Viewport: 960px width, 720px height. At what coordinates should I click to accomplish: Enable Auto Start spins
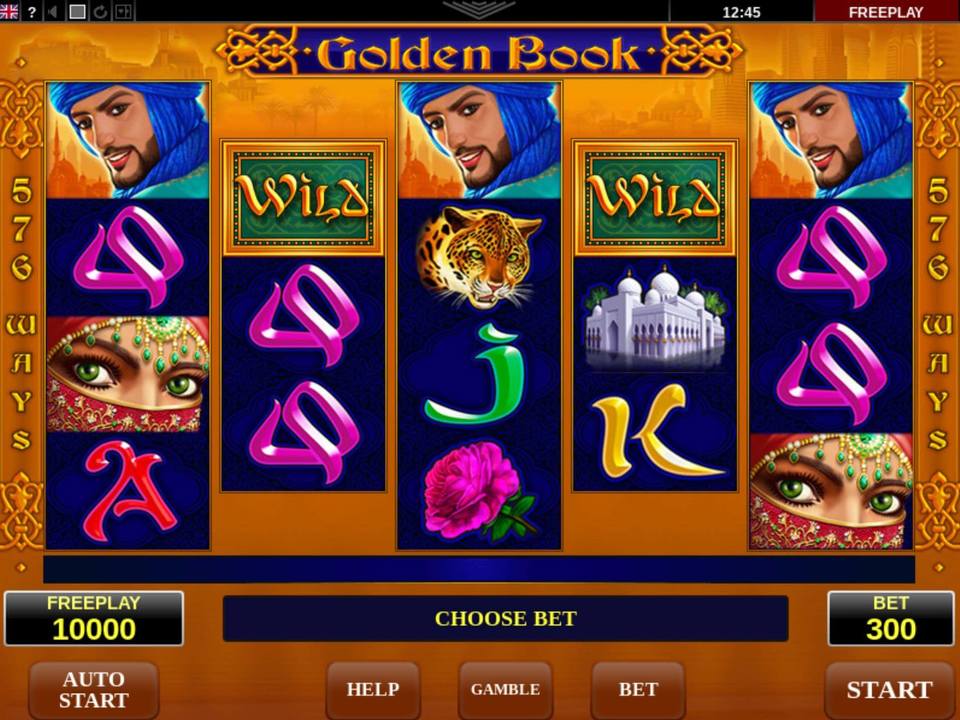pos(94,689)
